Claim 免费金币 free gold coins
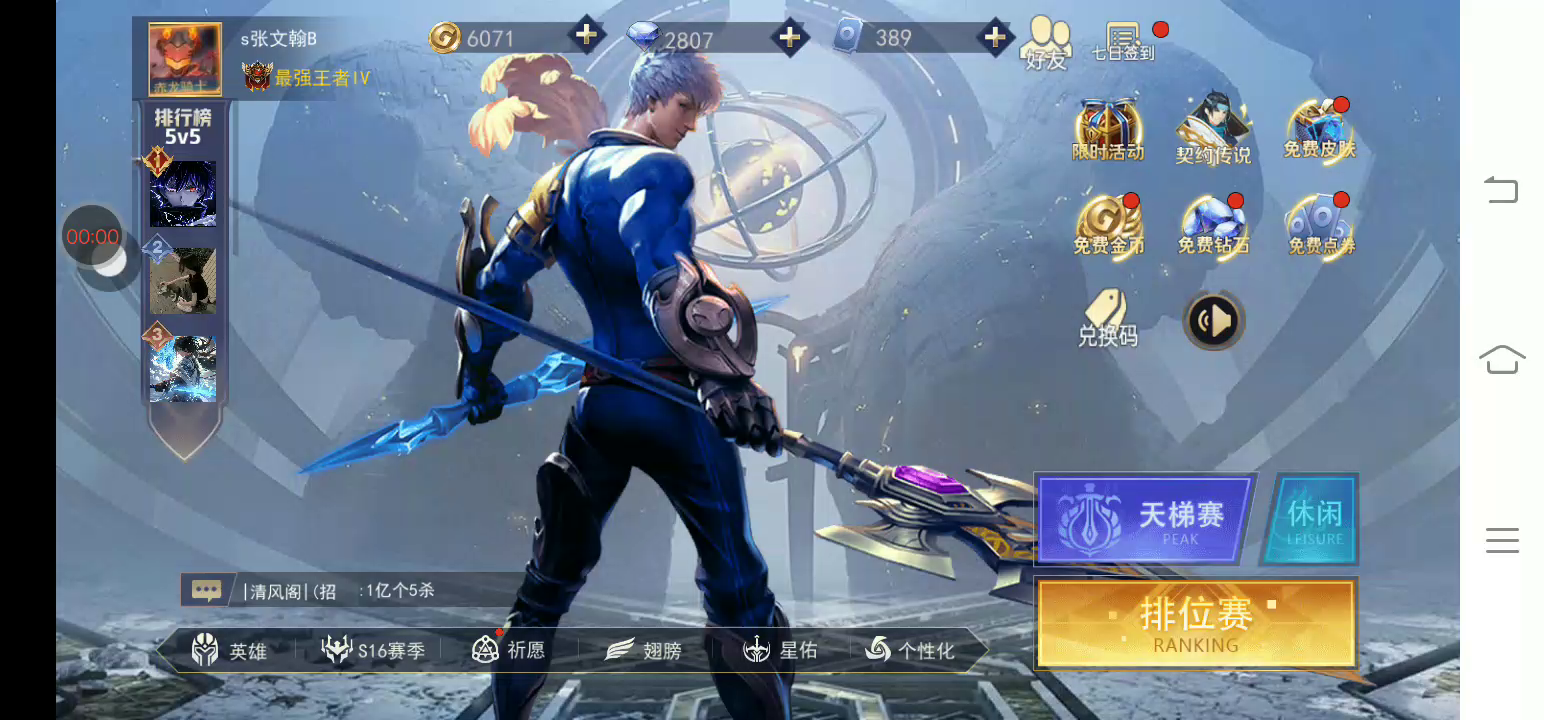 [1108, 226]
